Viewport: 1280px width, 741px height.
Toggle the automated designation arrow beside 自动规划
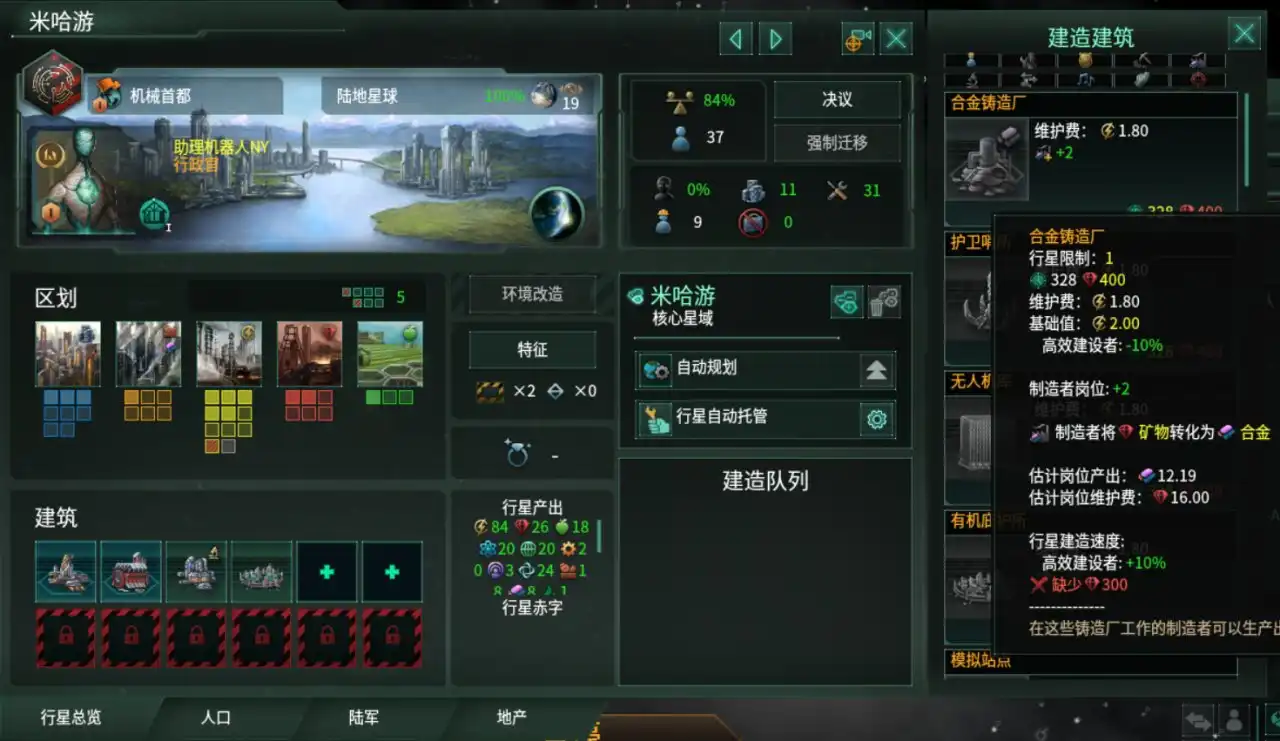875,370
